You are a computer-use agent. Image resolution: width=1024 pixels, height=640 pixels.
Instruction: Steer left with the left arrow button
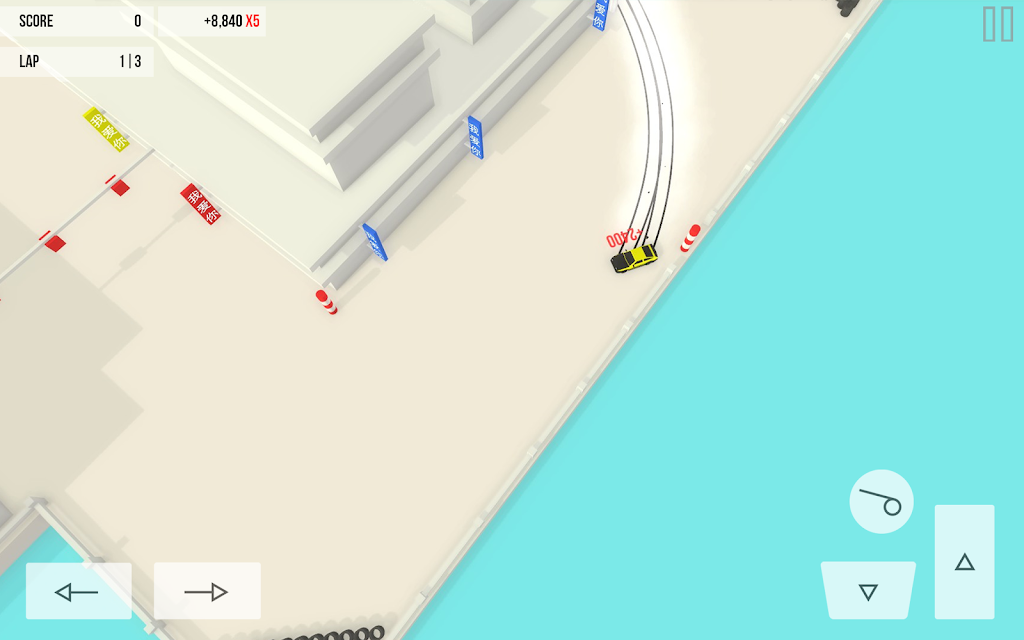pyautogui.click(x=78, y=591)
